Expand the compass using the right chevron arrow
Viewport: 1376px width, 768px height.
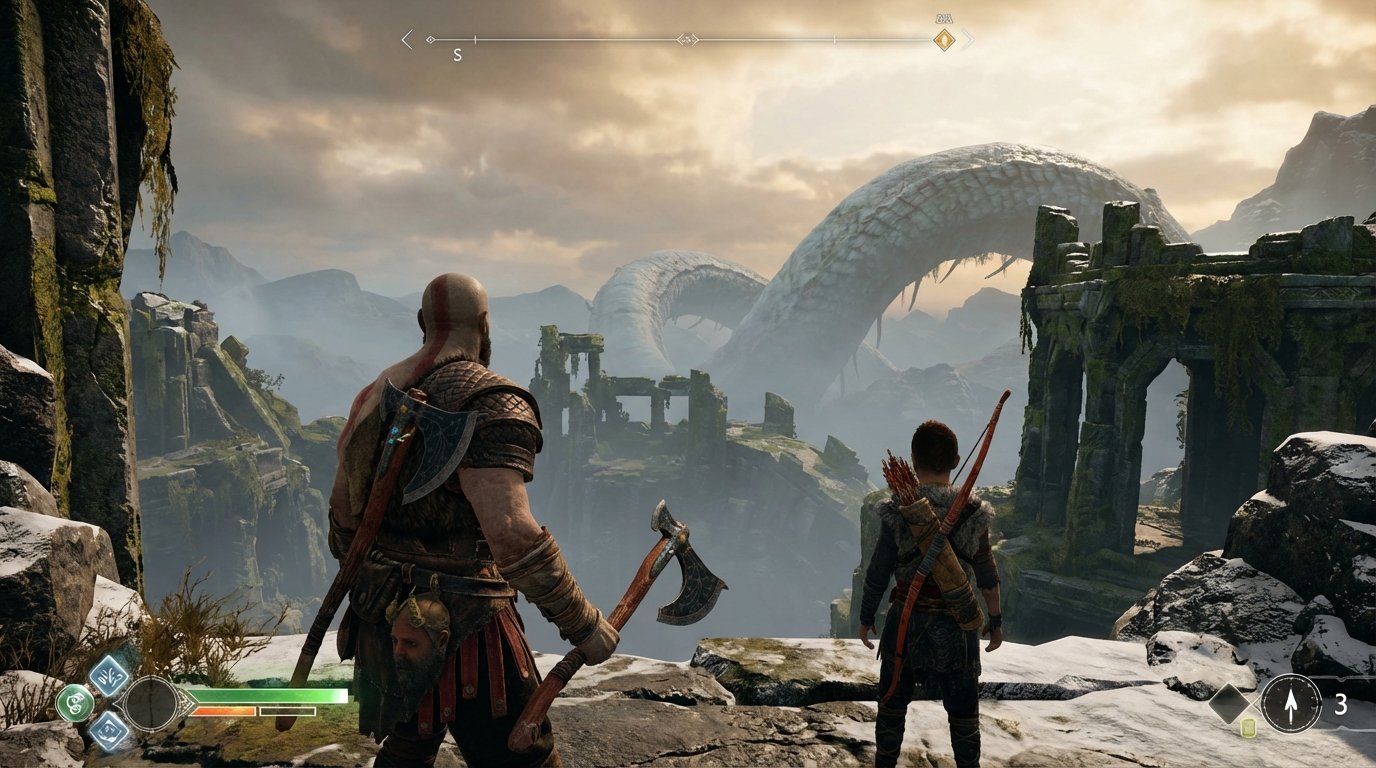967,38
